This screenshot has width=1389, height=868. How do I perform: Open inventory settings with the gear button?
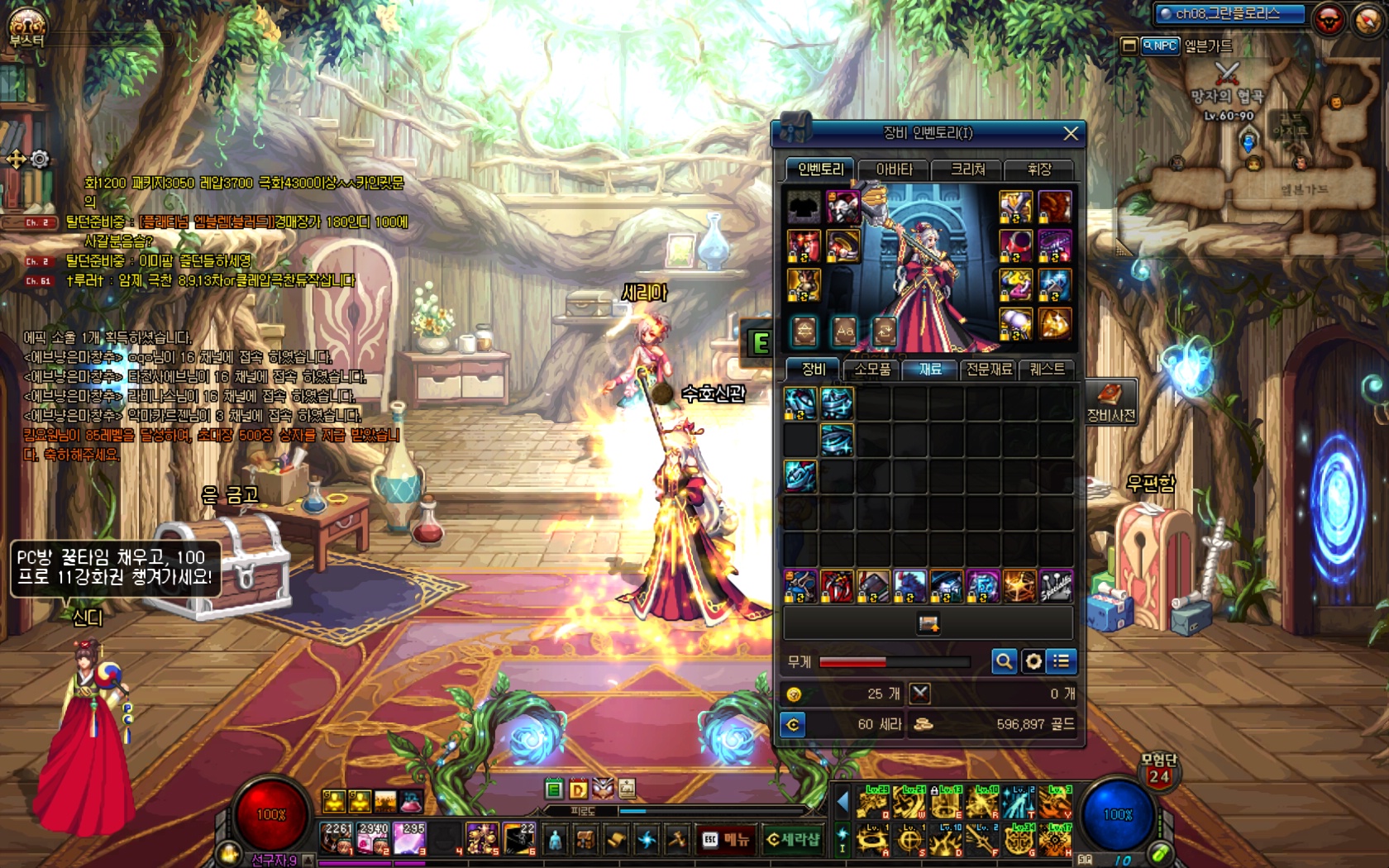pyautogui.click(x=1033, y=661)
